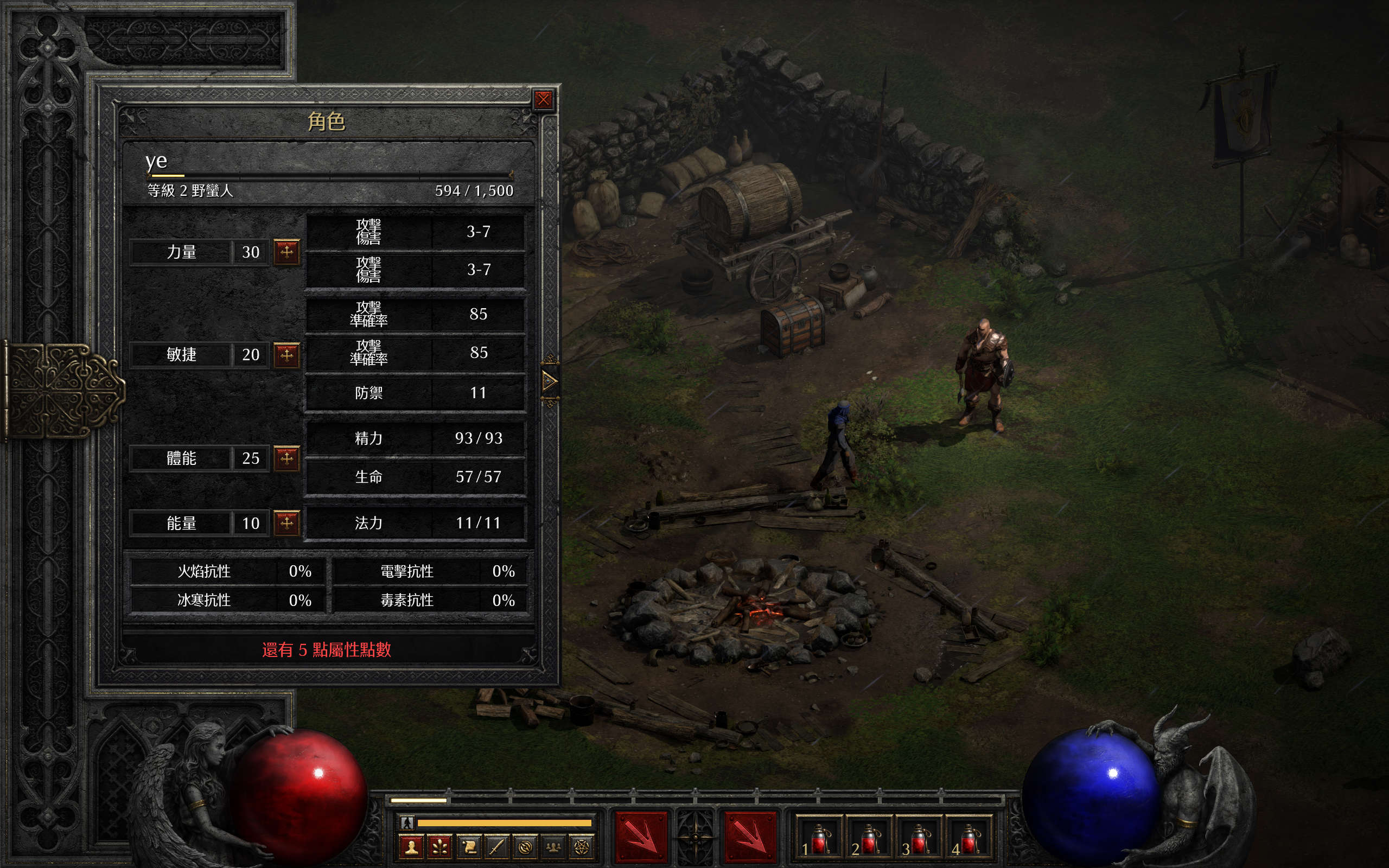Close the character panel with the red X

543,100
